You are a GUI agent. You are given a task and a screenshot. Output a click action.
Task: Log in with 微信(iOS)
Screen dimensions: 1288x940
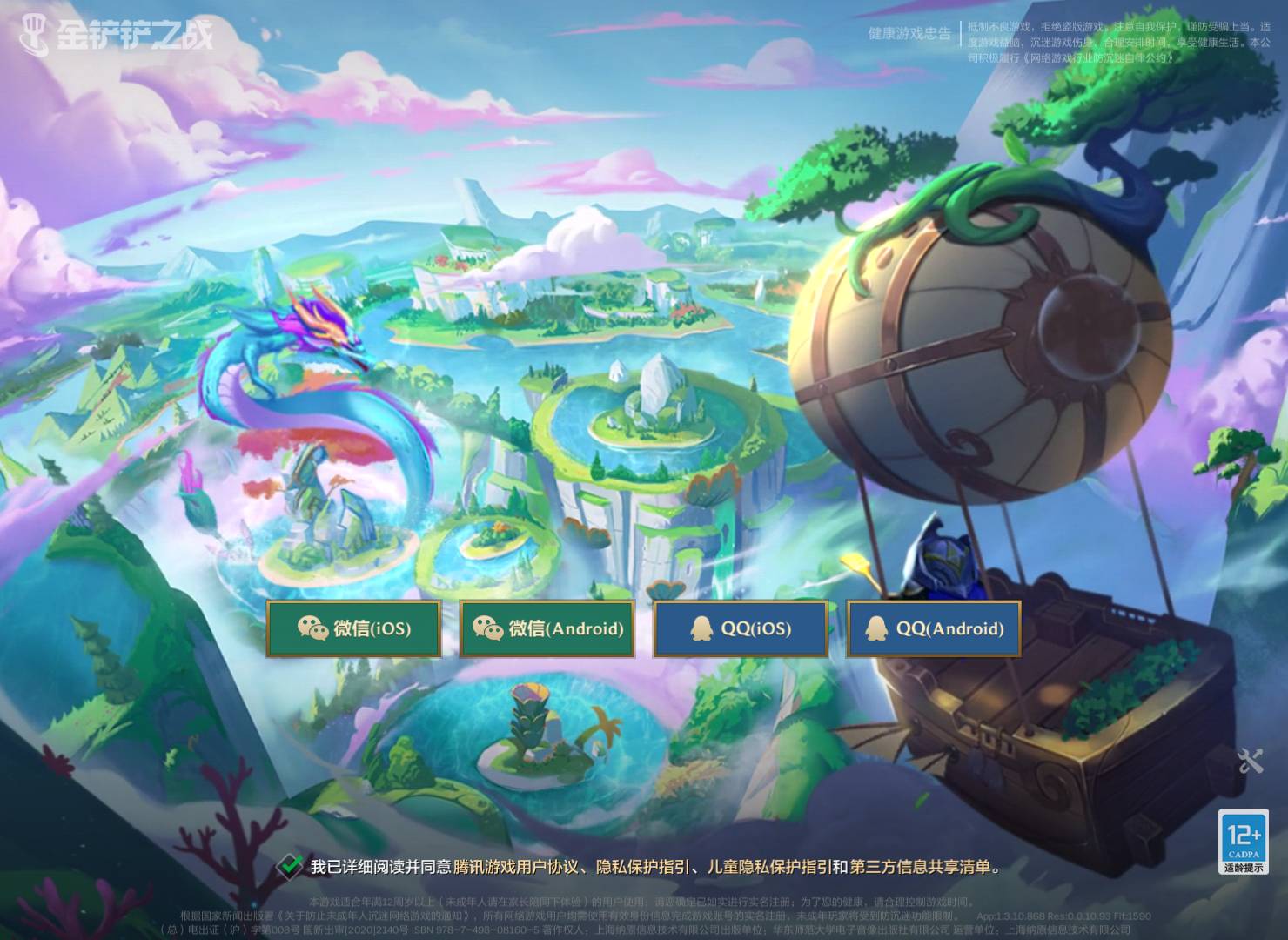(353, 628)
